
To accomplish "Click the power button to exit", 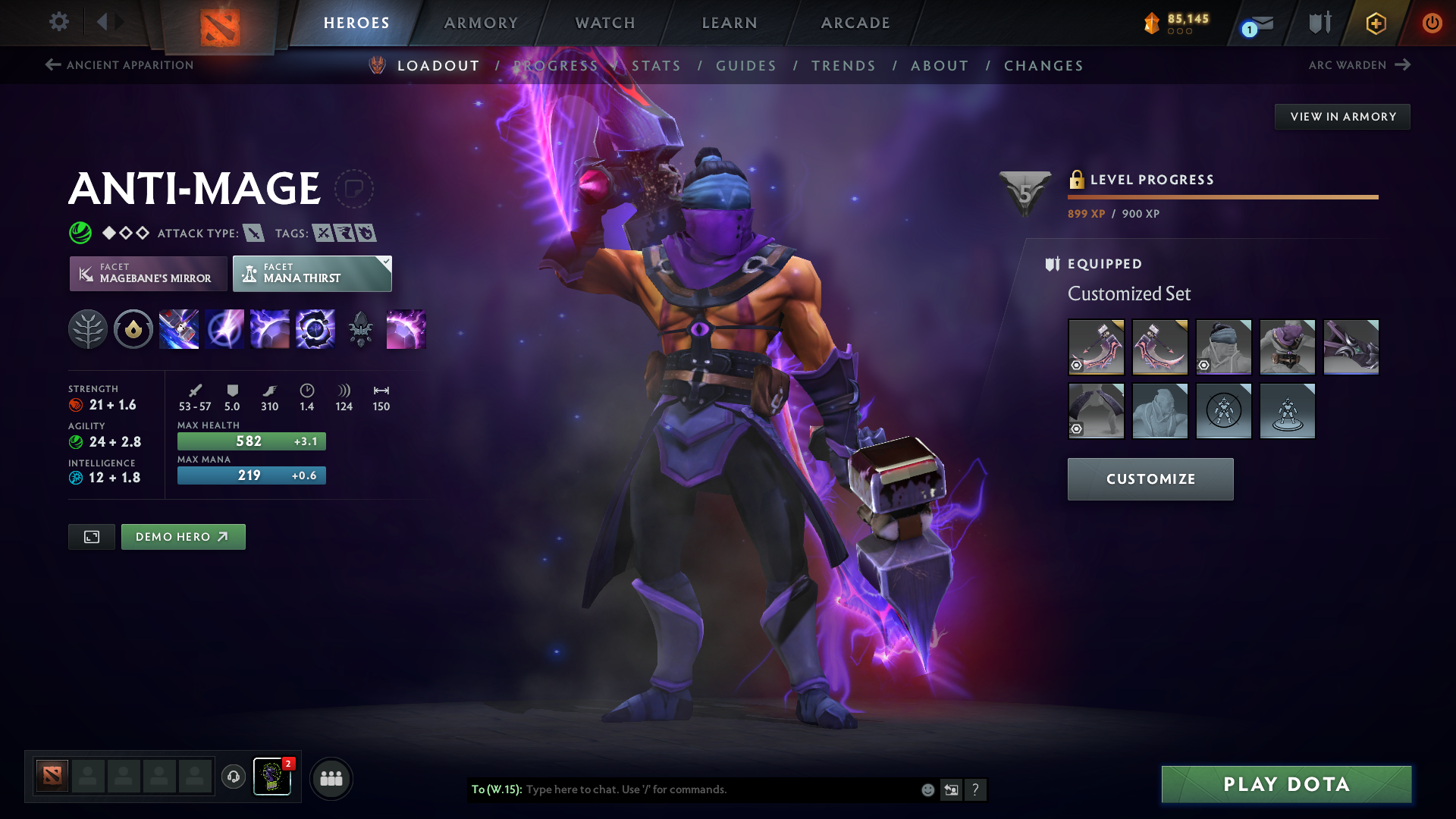I will click(x=1432, y=23).
